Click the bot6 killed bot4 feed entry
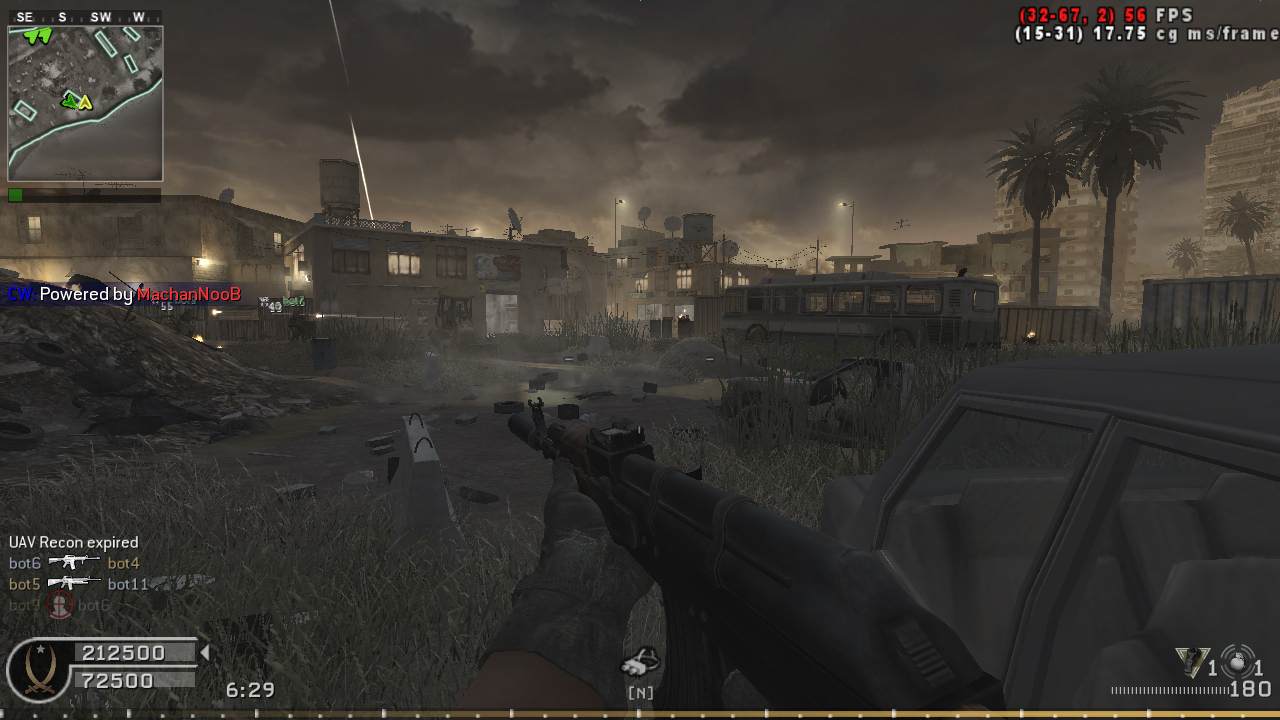This screenshot has height=720, width=1280. pos(74,563)
